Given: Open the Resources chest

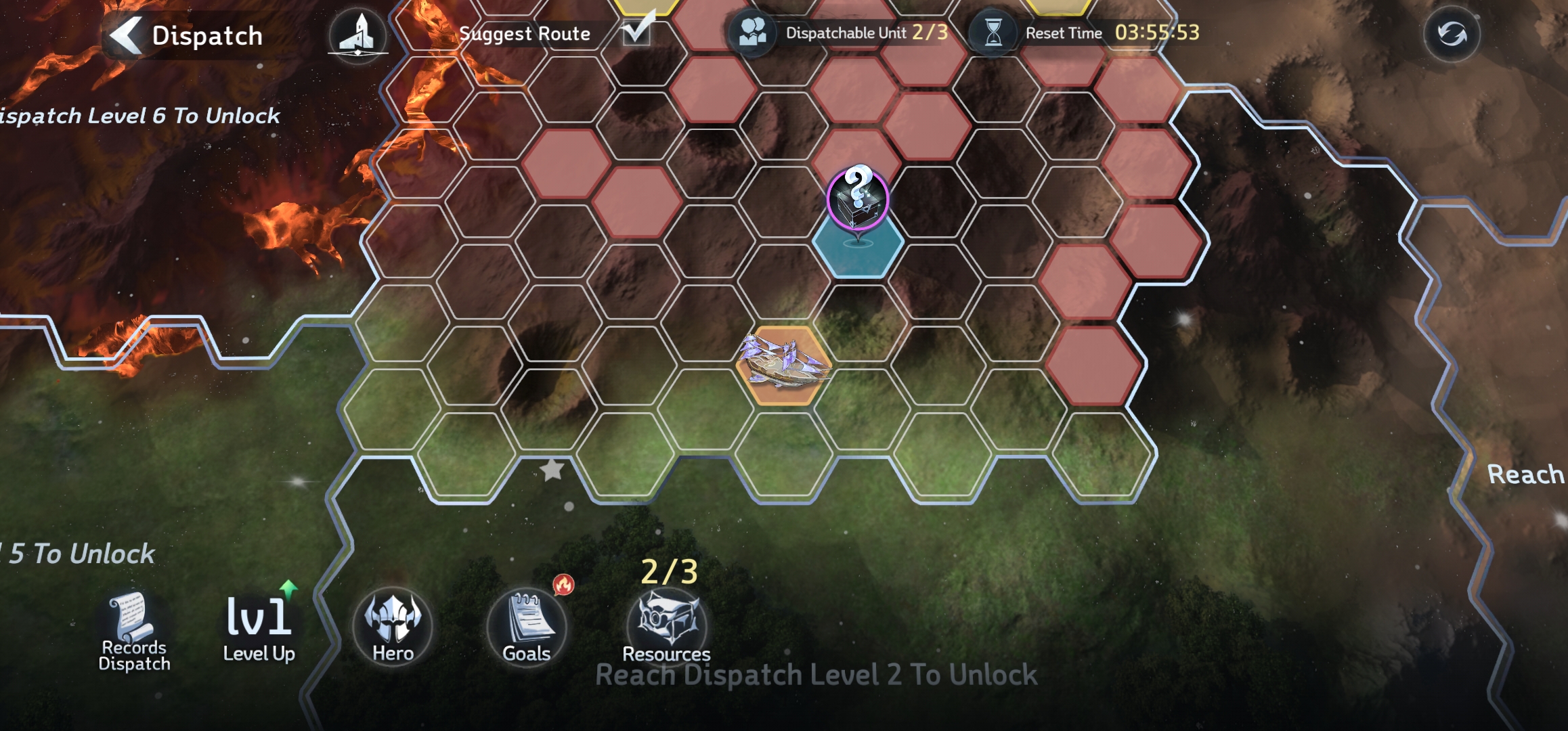Looking at the screenshot, I should [667, 623].
